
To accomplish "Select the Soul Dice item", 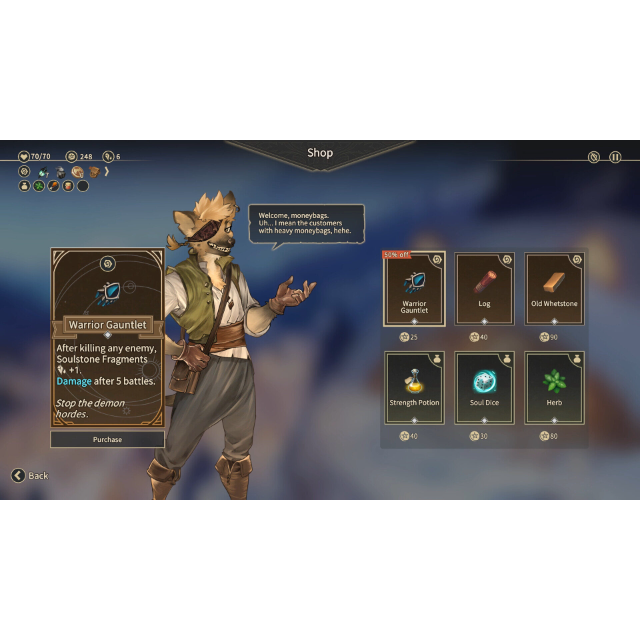I will [x=484, y=387].
